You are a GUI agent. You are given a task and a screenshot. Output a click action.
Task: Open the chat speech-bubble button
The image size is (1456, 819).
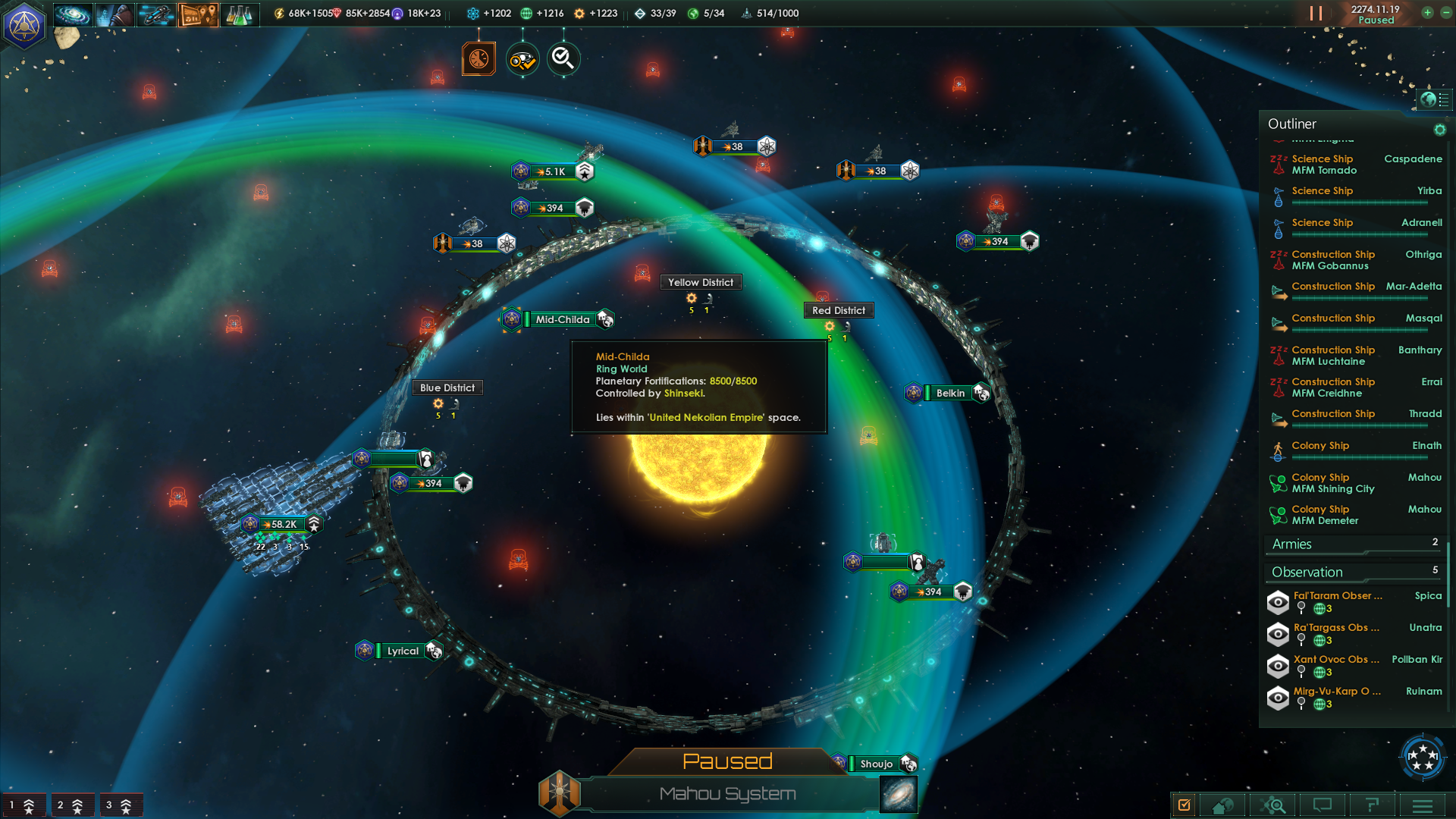click(x=1323, y=805)
